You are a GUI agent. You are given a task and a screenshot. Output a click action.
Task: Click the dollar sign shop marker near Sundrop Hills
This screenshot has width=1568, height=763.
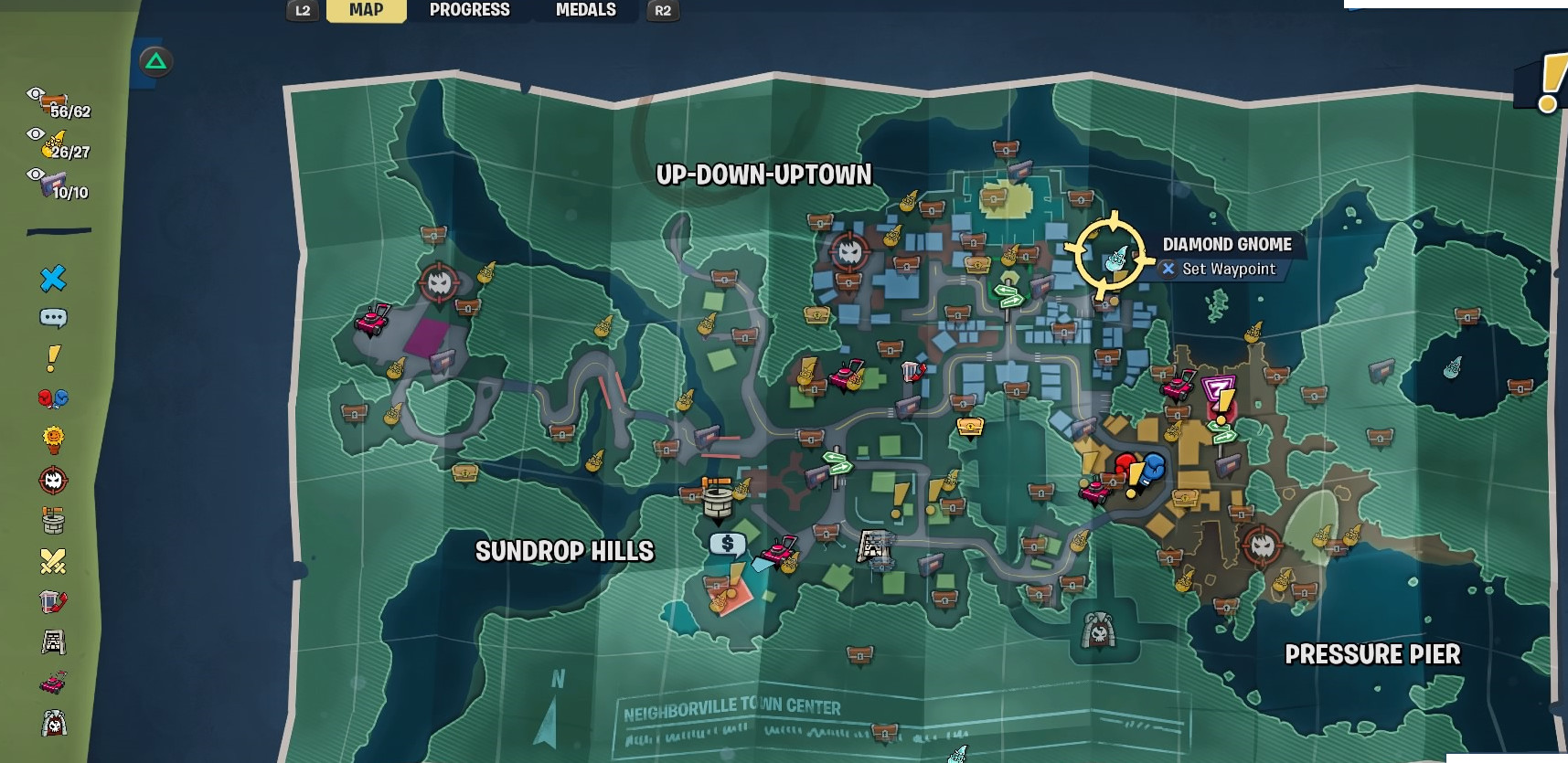(727, 545)
